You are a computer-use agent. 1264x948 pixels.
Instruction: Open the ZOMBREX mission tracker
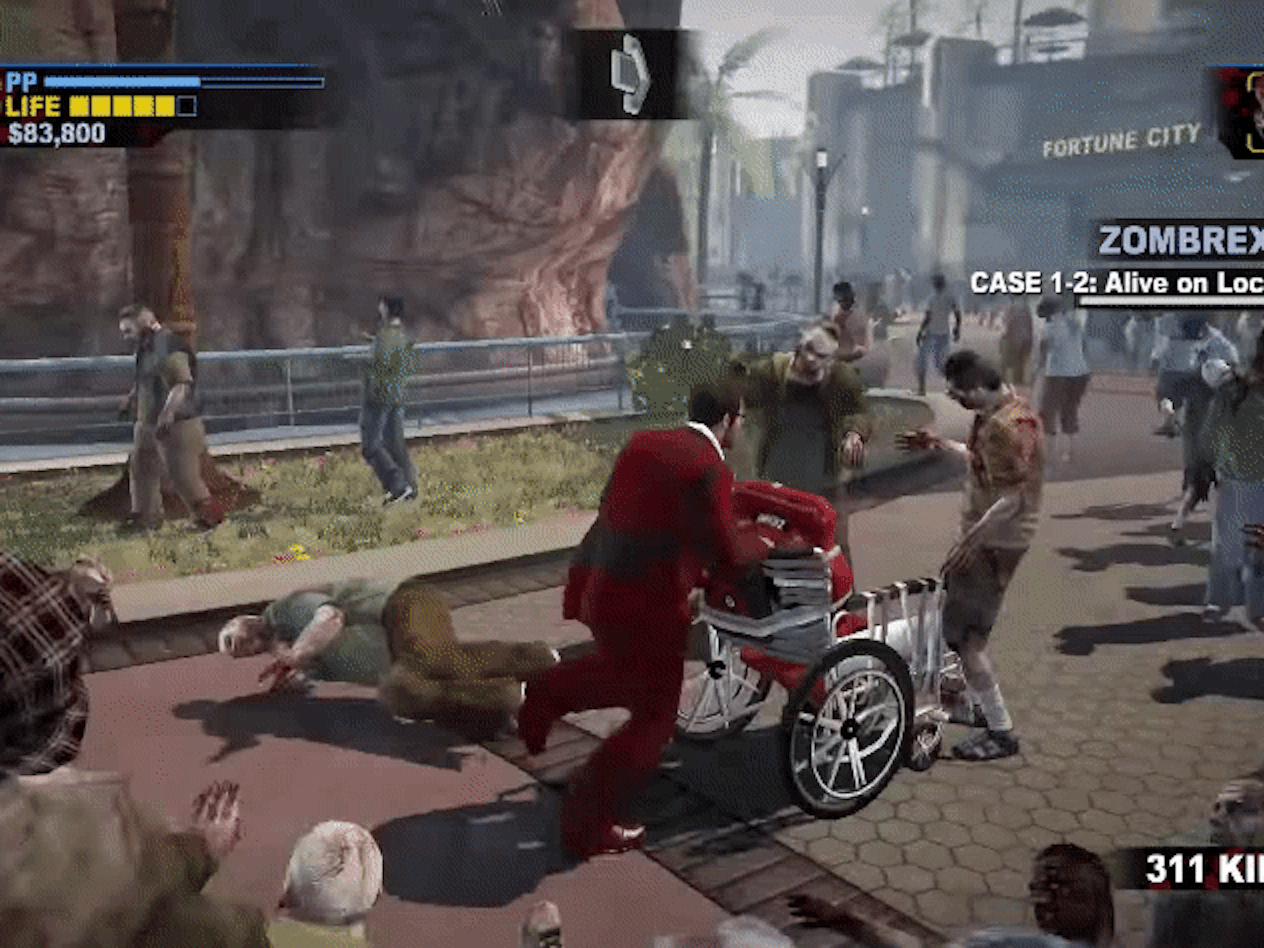[x=1178, y=241]
